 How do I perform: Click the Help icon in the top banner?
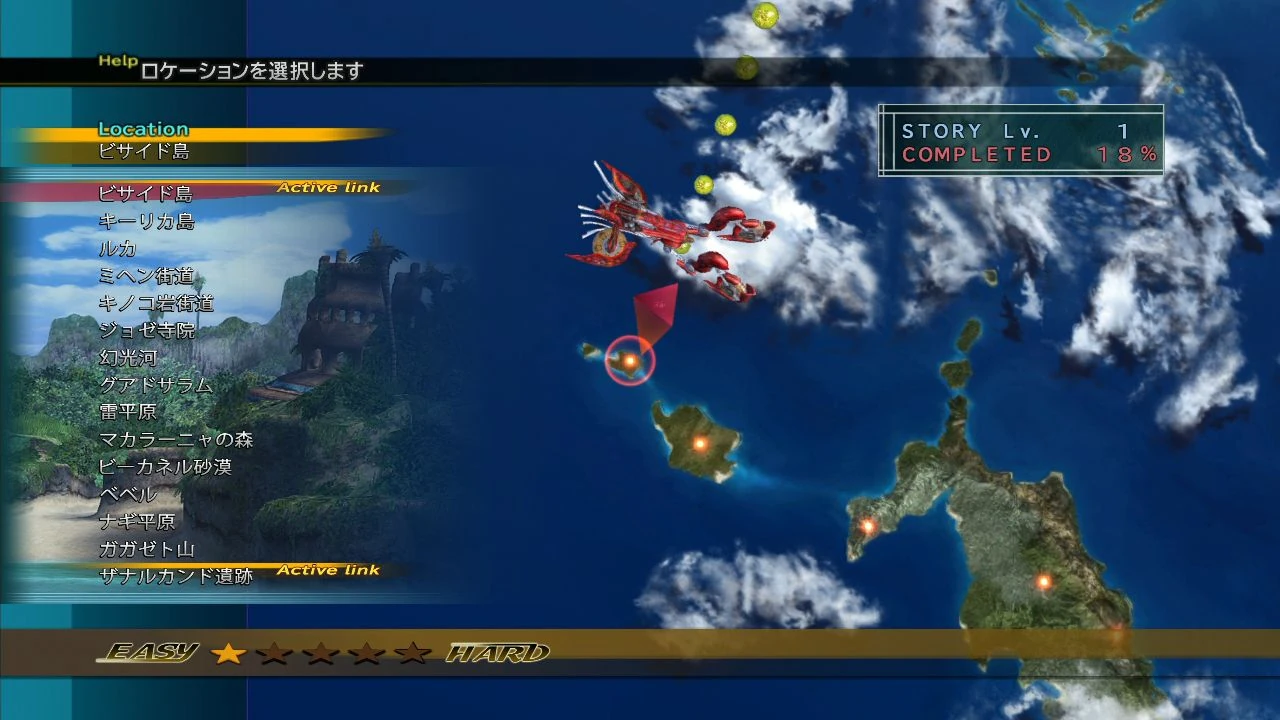pos(116,61)
